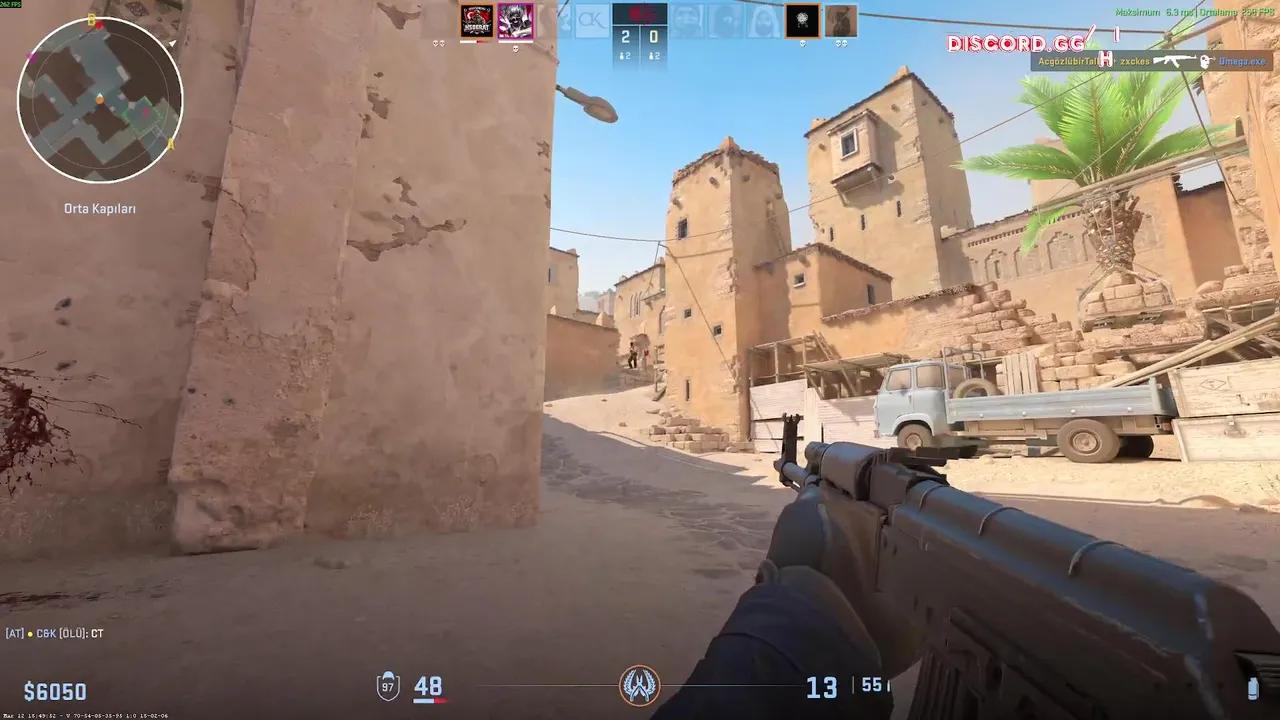Viewport: 1280px width, 720px height.
Task: Click the Omega.exe name in the kill feed
Action: pyautogui.click(x=1243, y=60)
